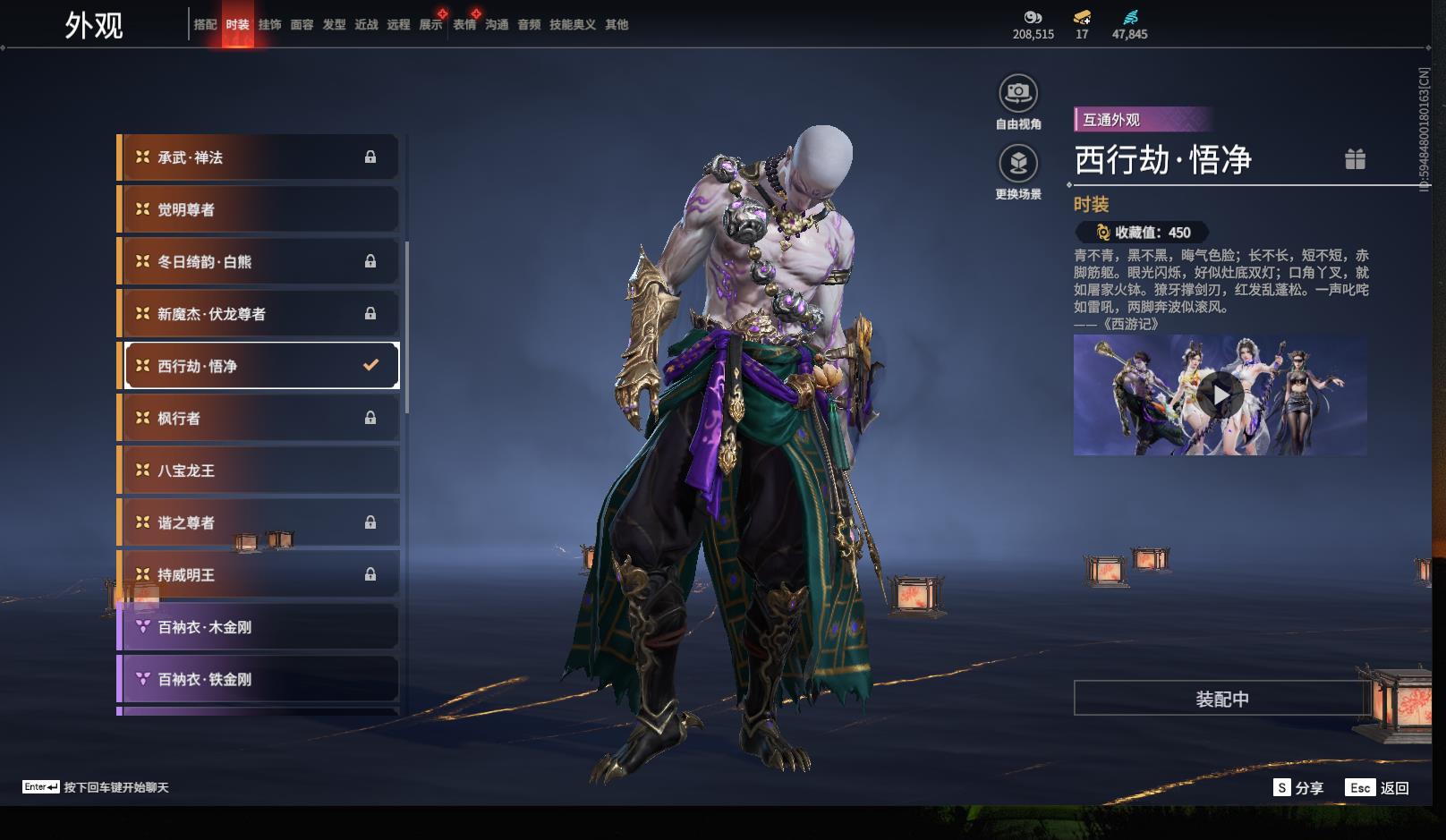
Task: Switch to the 搭配 tab
Action: 205,25
